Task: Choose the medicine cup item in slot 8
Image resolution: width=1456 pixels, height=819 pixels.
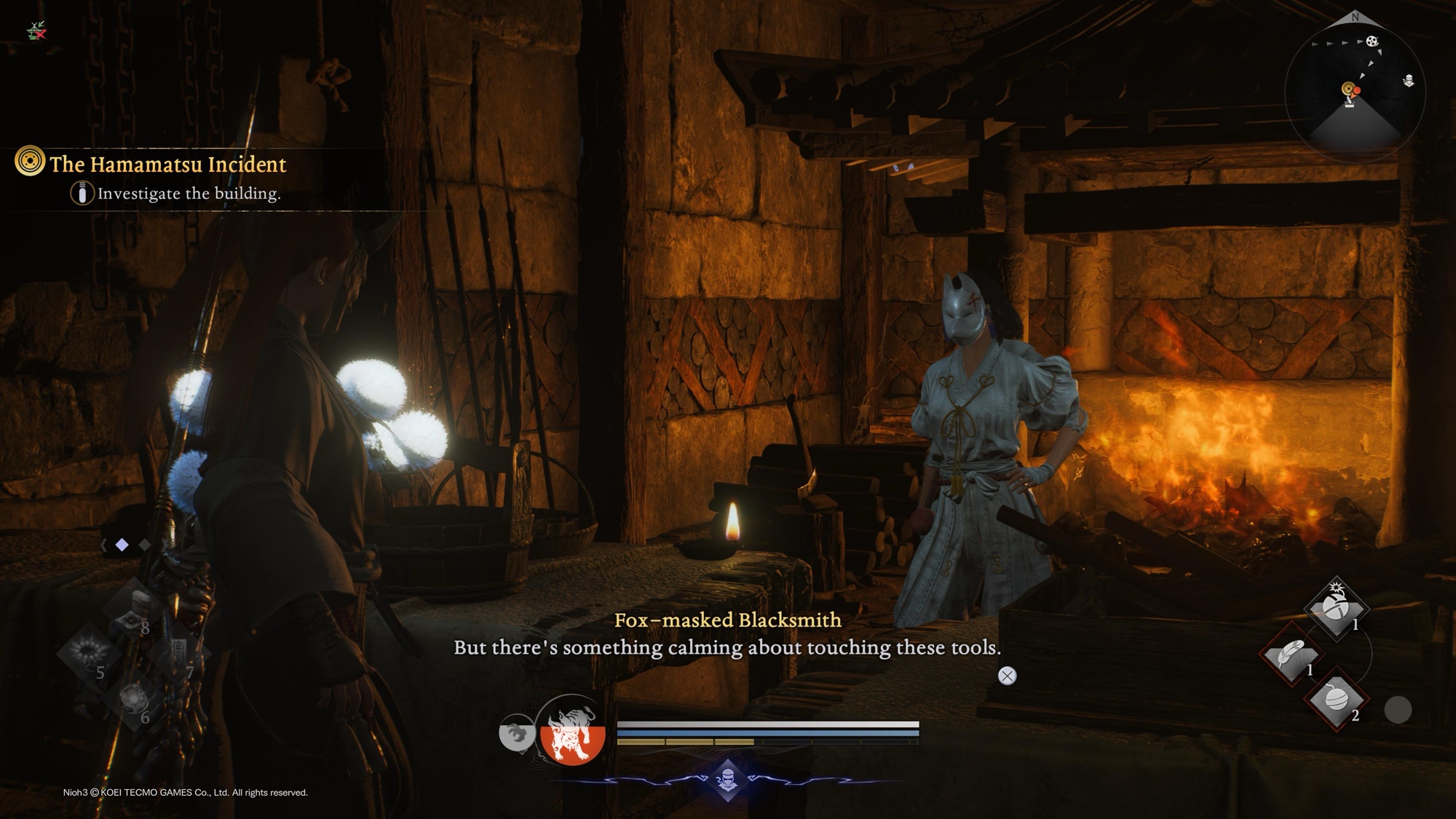Action: (135, 608)
